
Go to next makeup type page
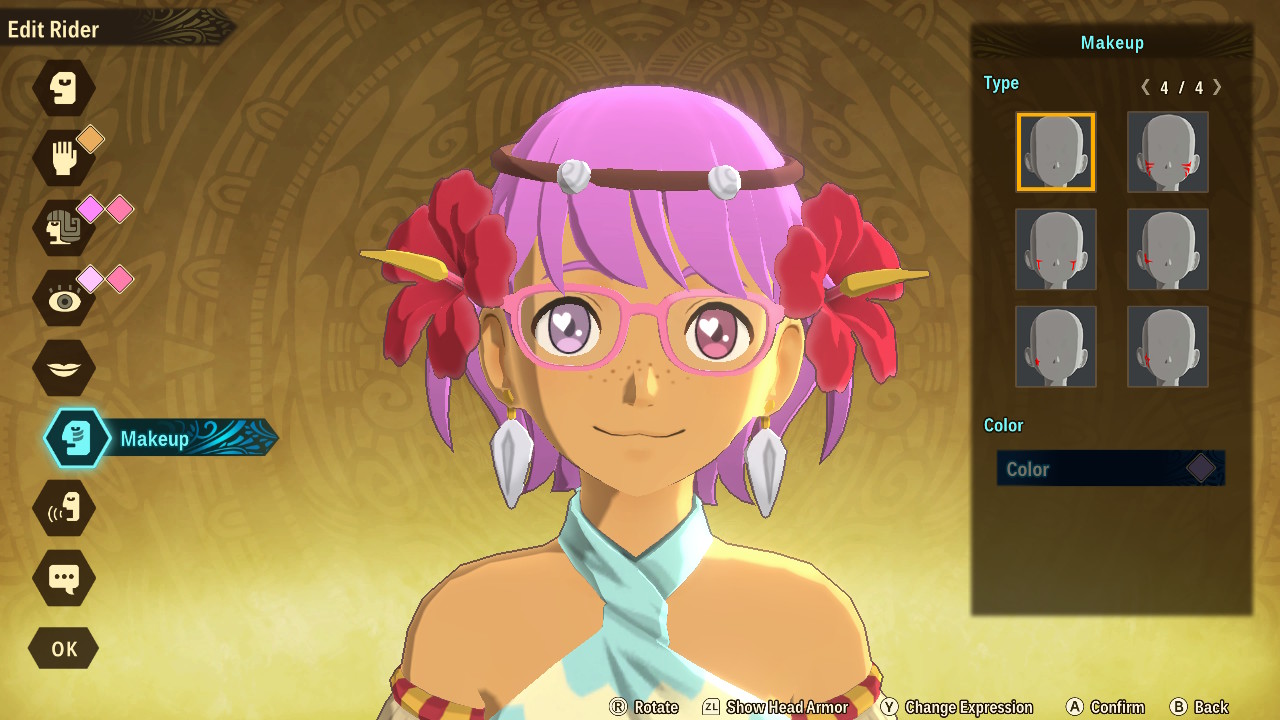tap(1217, 87)
